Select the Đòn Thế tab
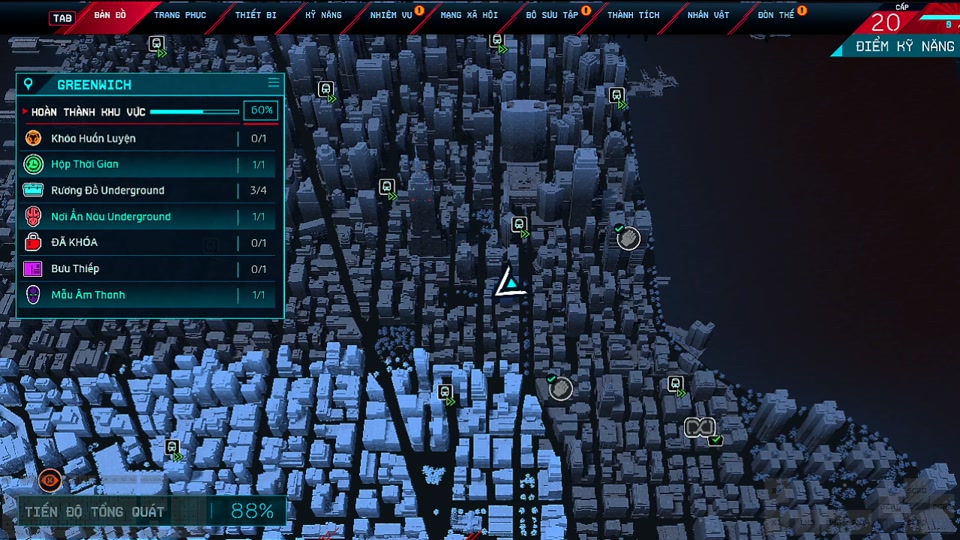The height and width of the screenshot is (540, 960). pos(776,16)
